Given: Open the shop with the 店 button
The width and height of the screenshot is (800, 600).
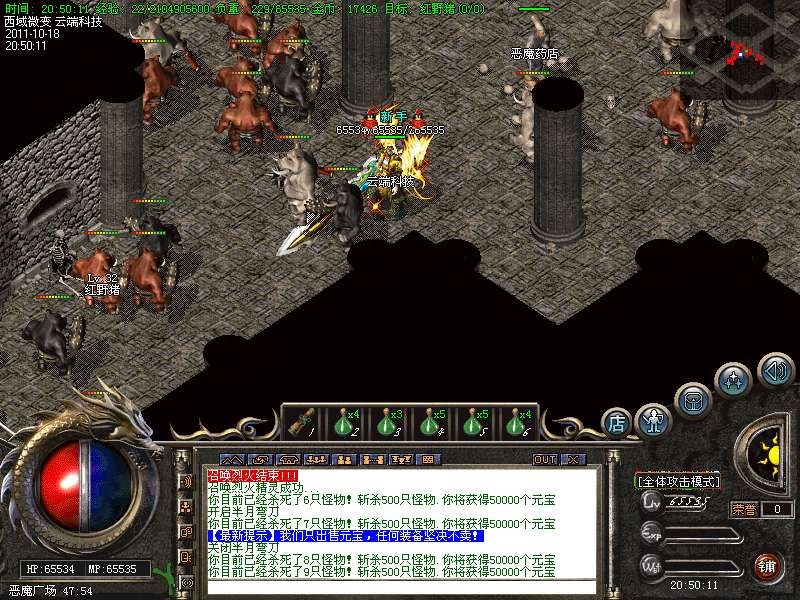Looking at the screenshot, I should 617,423.
